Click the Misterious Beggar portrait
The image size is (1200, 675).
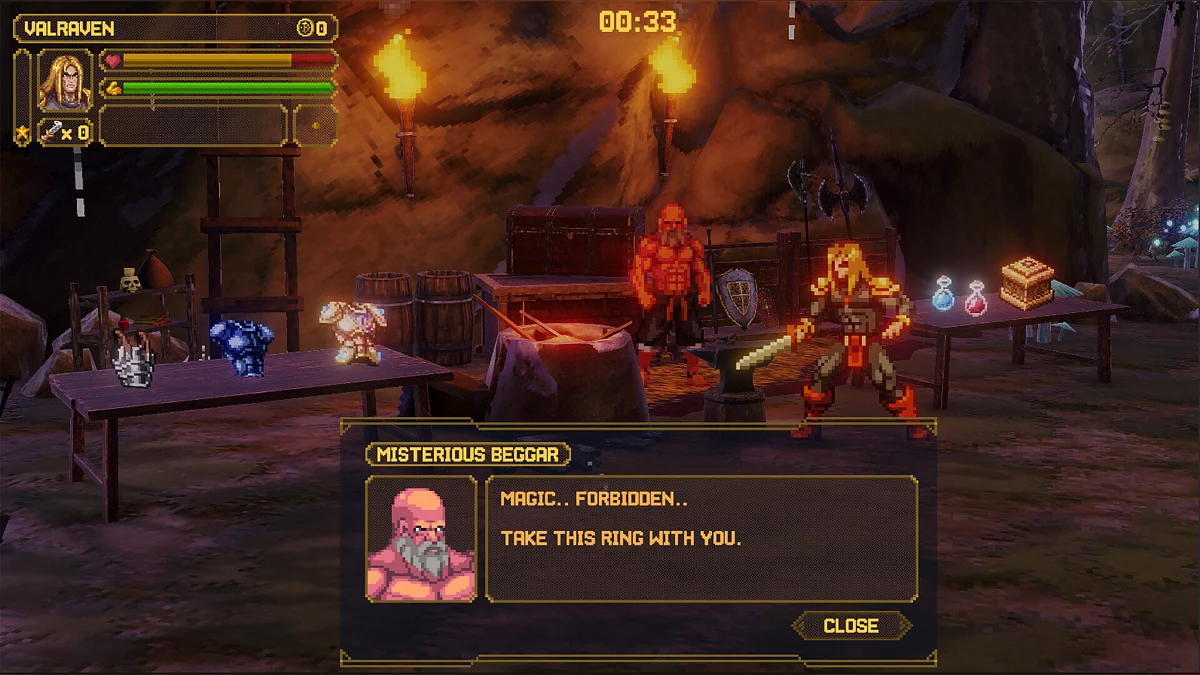[x=421, y=539]
